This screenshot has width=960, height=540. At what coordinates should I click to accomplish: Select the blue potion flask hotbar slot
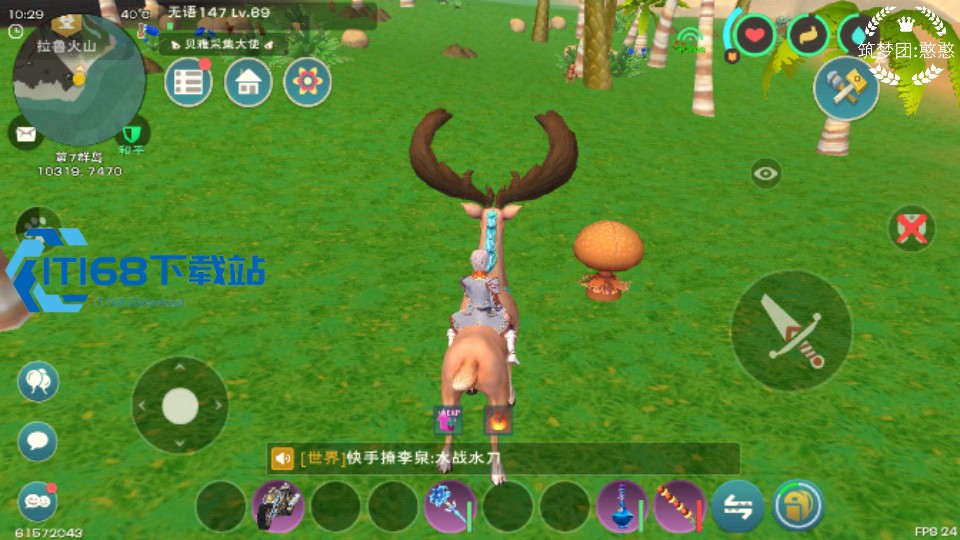pos(622,506)
